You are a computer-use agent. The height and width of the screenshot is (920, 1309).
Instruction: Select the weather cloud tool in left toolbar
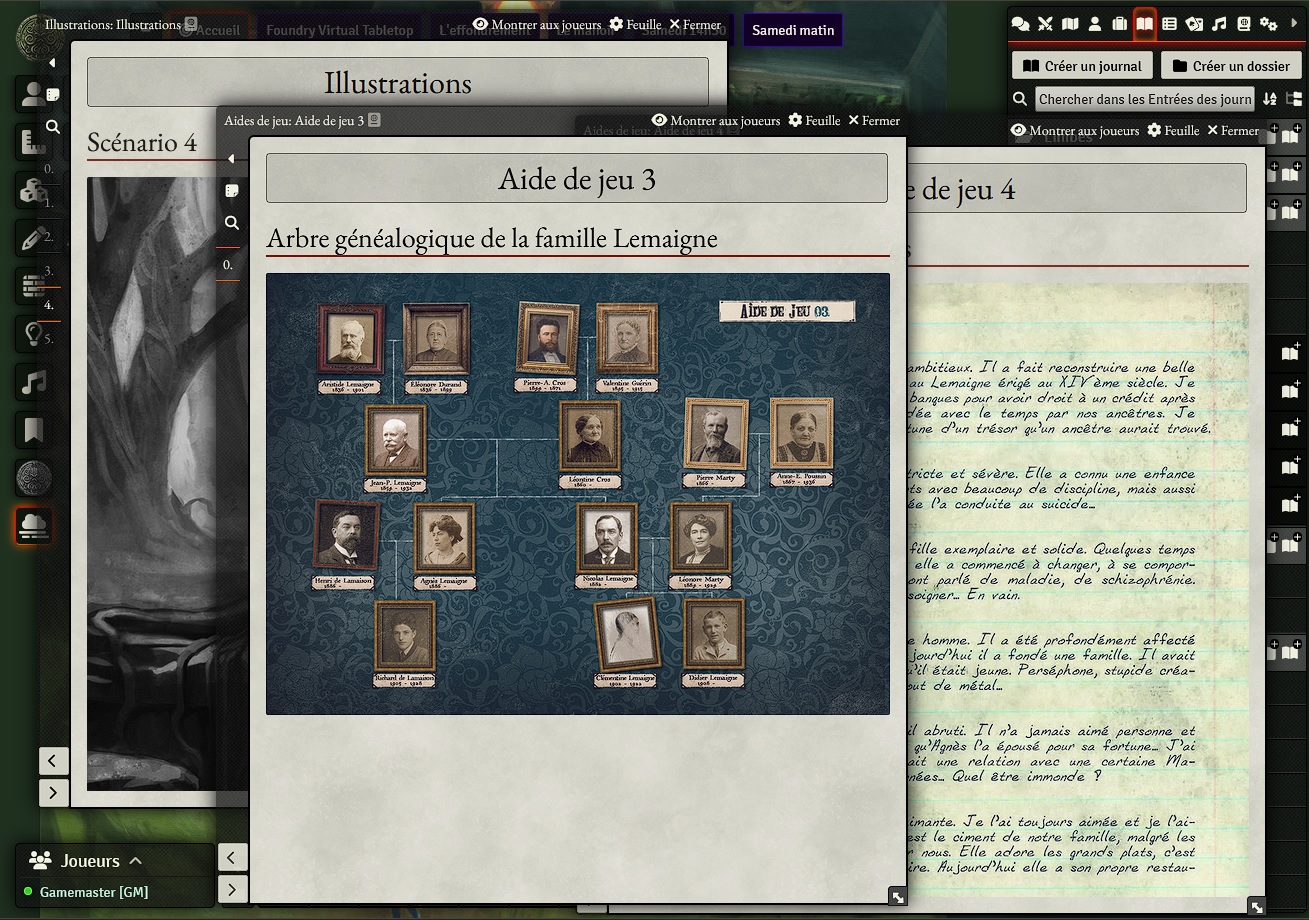click(33, 526)
